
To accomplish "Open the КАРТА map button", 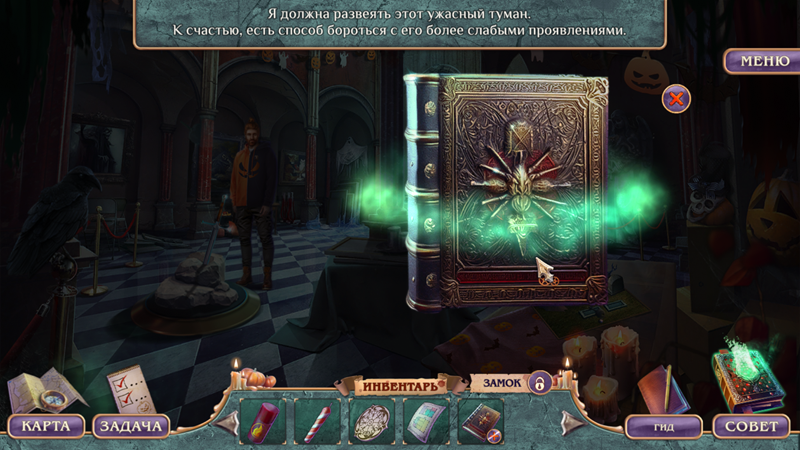I will [46, 426].
